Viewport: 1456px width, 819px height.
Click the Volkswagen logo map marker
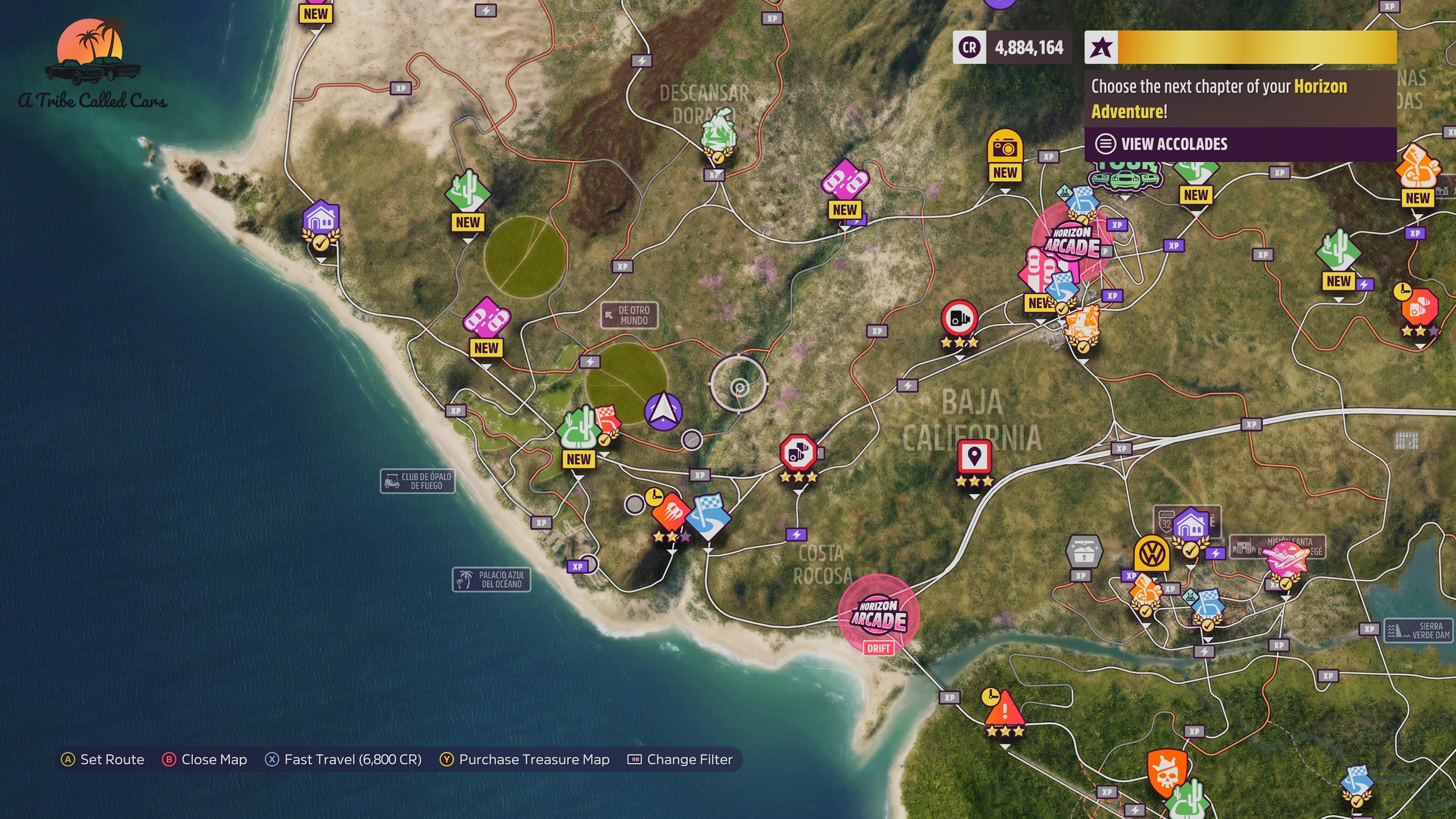pyautogui.click(x=1151, y=553)
